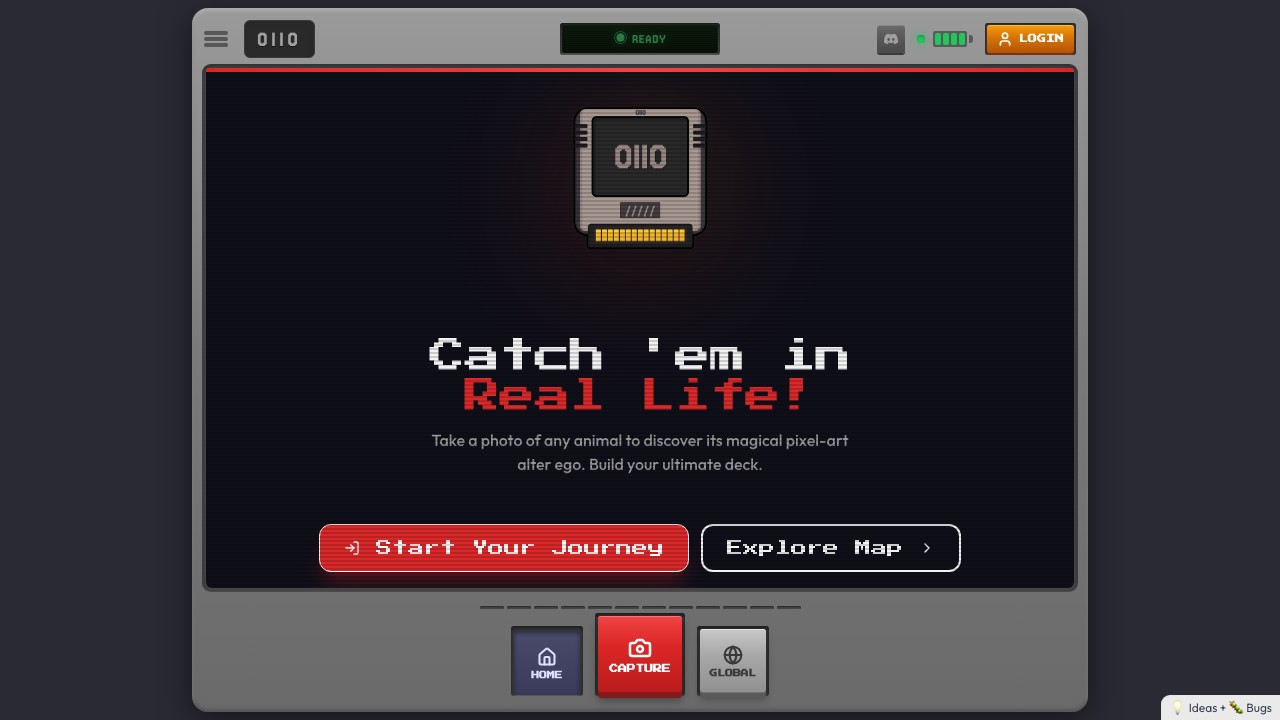Click the arrow icon in Start Your Journey
This screenshot has width=1280, height=720.
(x=352, y=548)
